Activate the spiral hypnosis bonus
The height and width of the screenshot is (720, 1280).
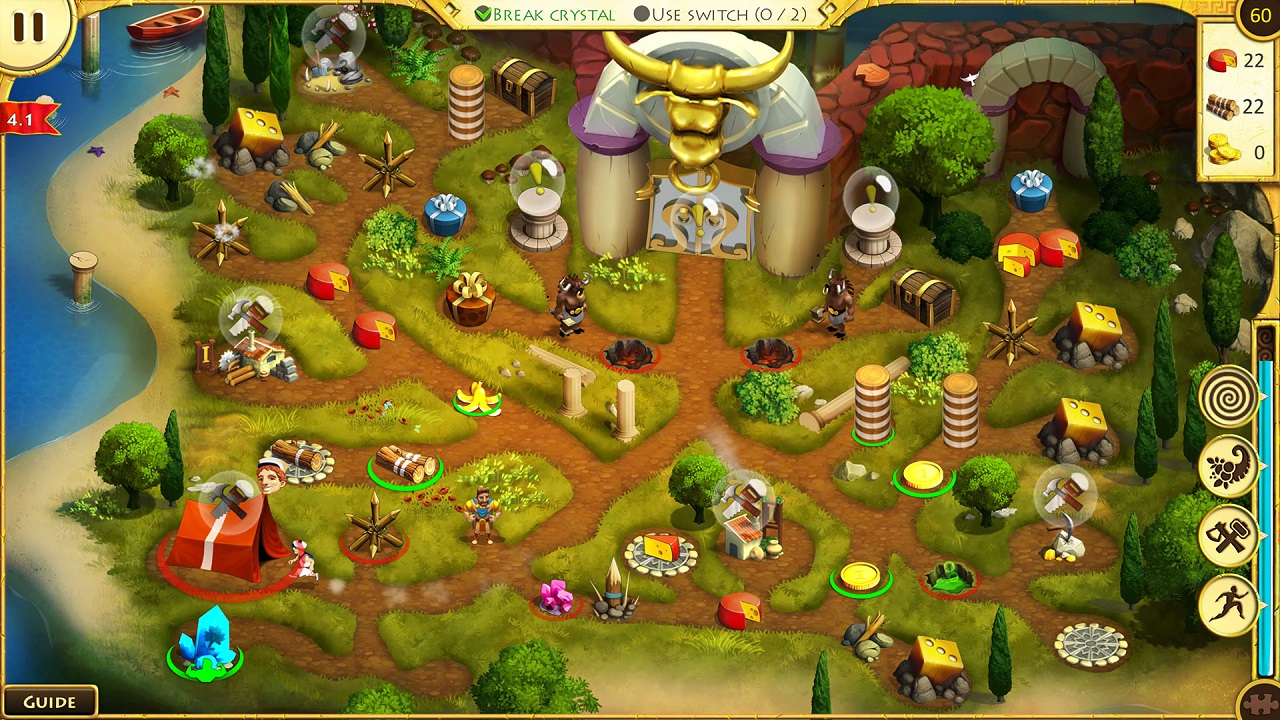(x=1228, y=397)
